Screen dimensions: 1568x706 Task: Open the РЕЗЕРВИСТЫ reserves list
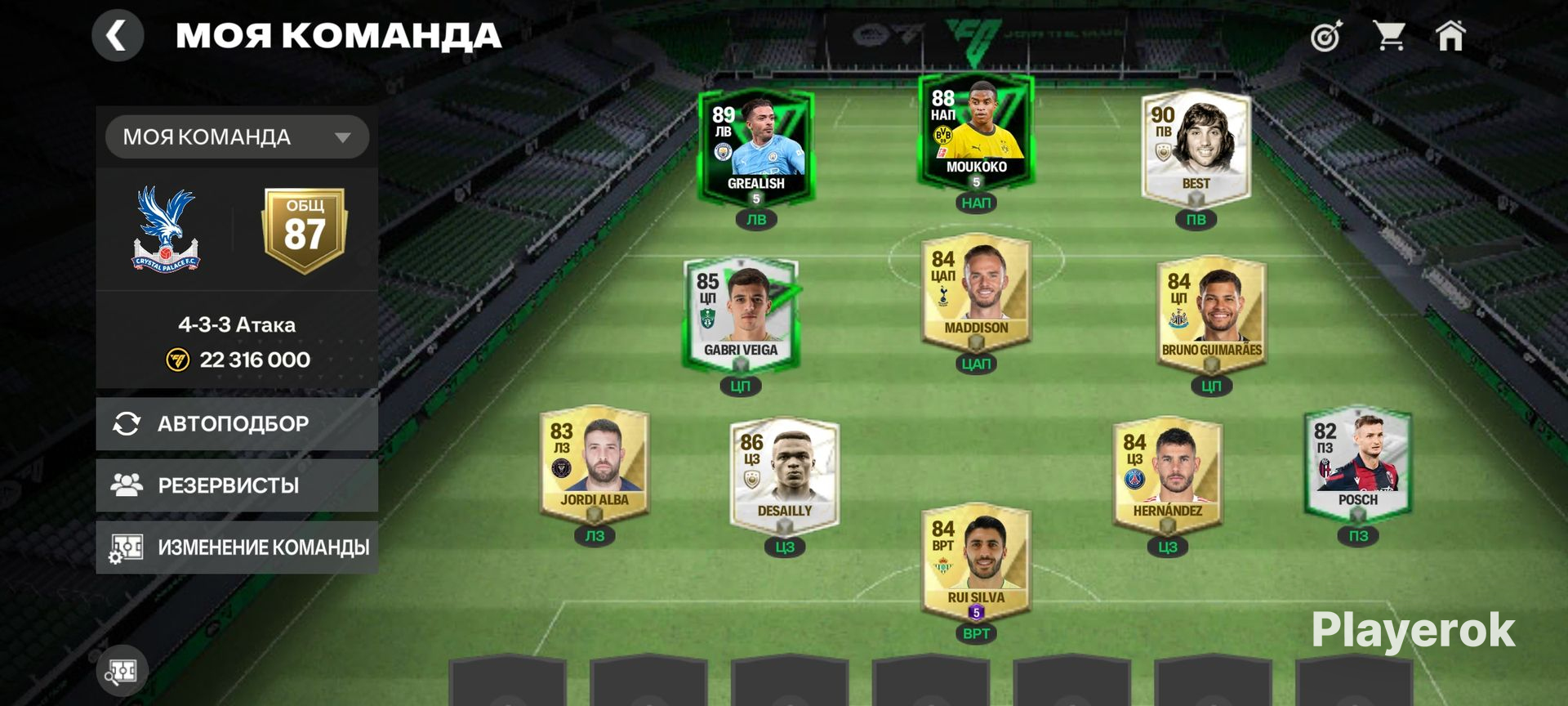[237, 485]
